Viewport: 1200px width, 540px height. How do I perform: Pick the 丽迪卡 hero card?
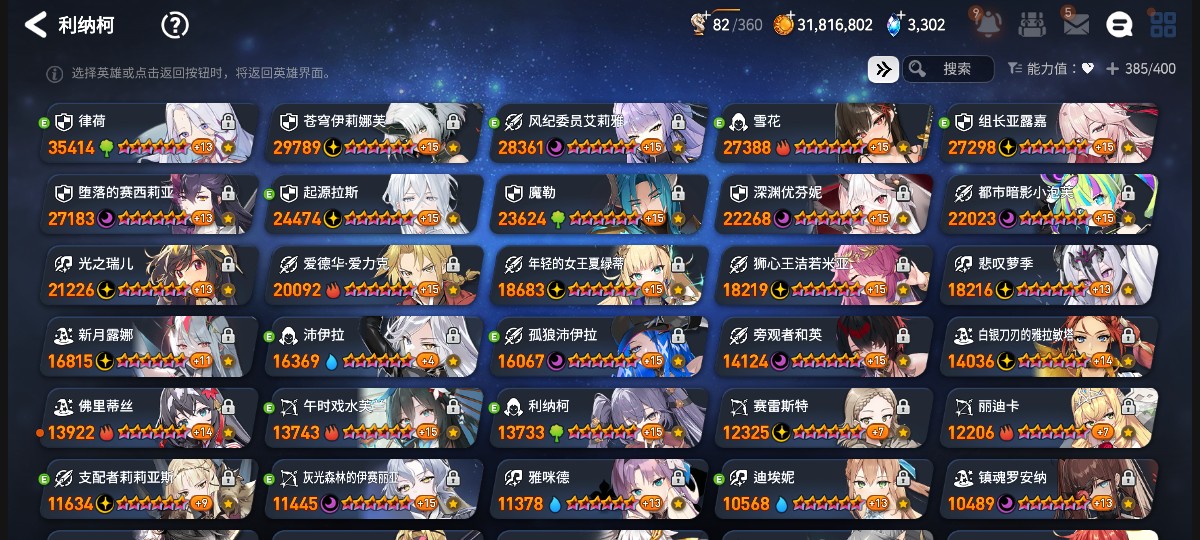(x=1050, y=418)
